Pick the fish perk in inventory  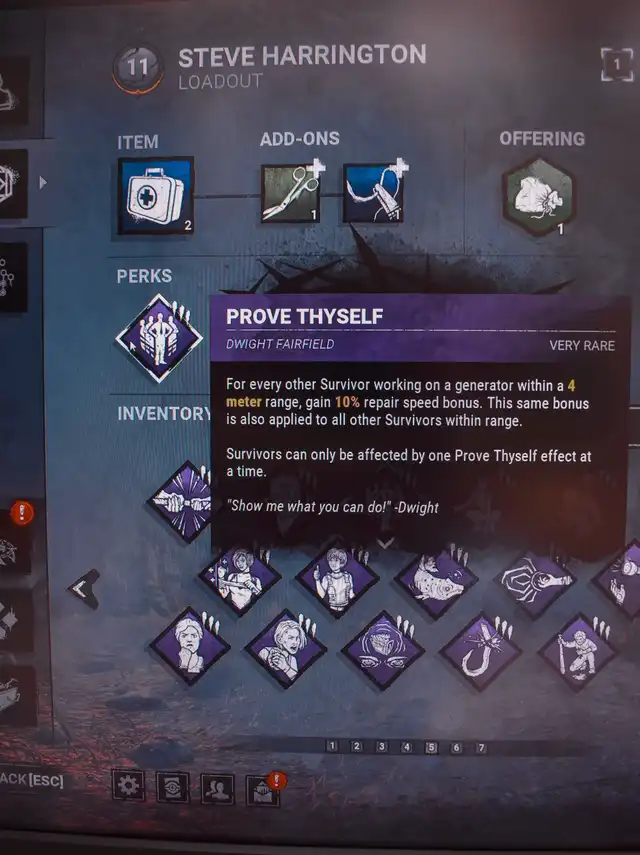click(x=436, y=578)
